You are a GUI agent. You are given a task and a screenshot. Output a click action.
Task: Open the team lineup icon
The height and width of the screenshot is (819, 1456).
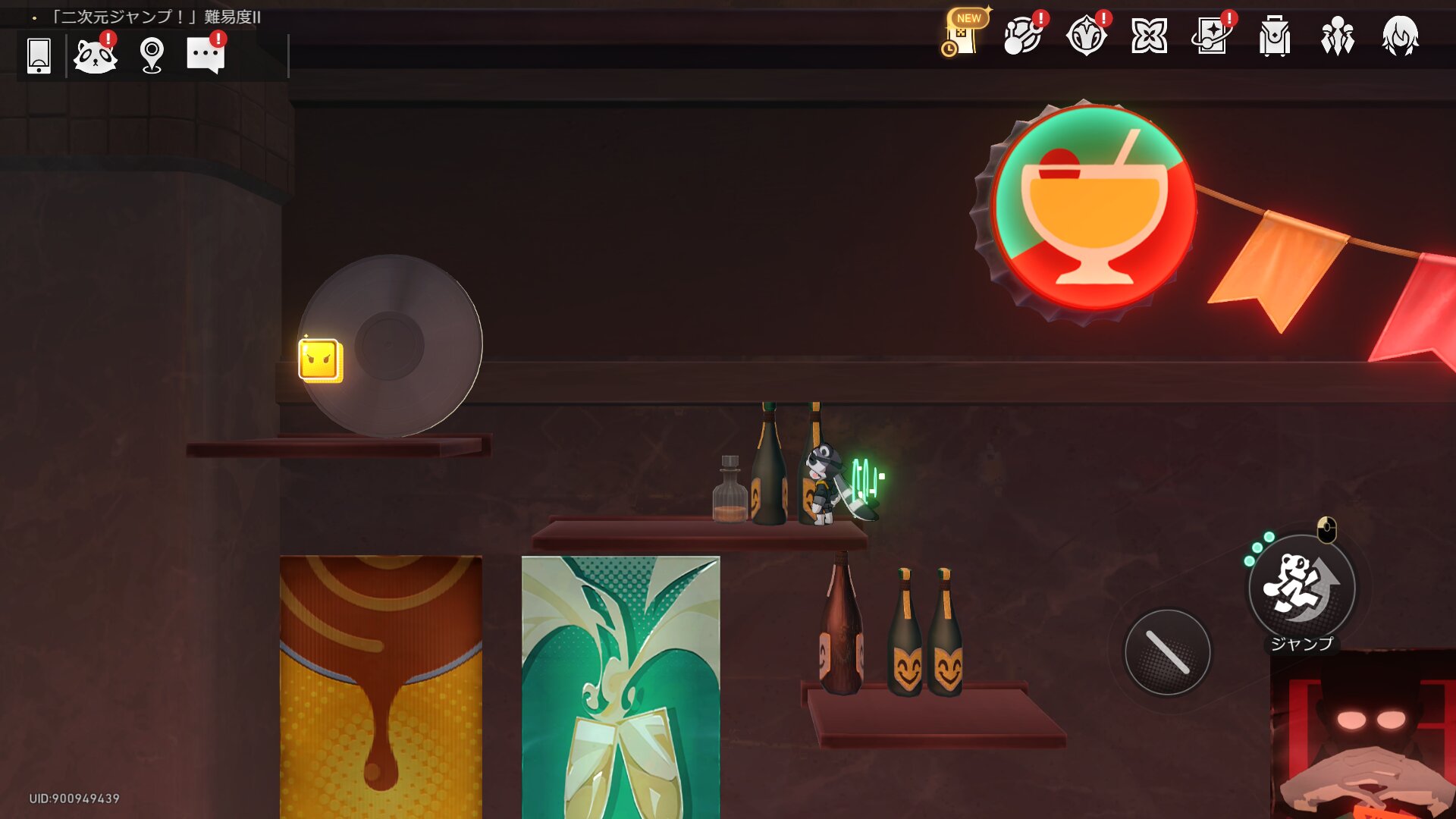pos(1337,36)
